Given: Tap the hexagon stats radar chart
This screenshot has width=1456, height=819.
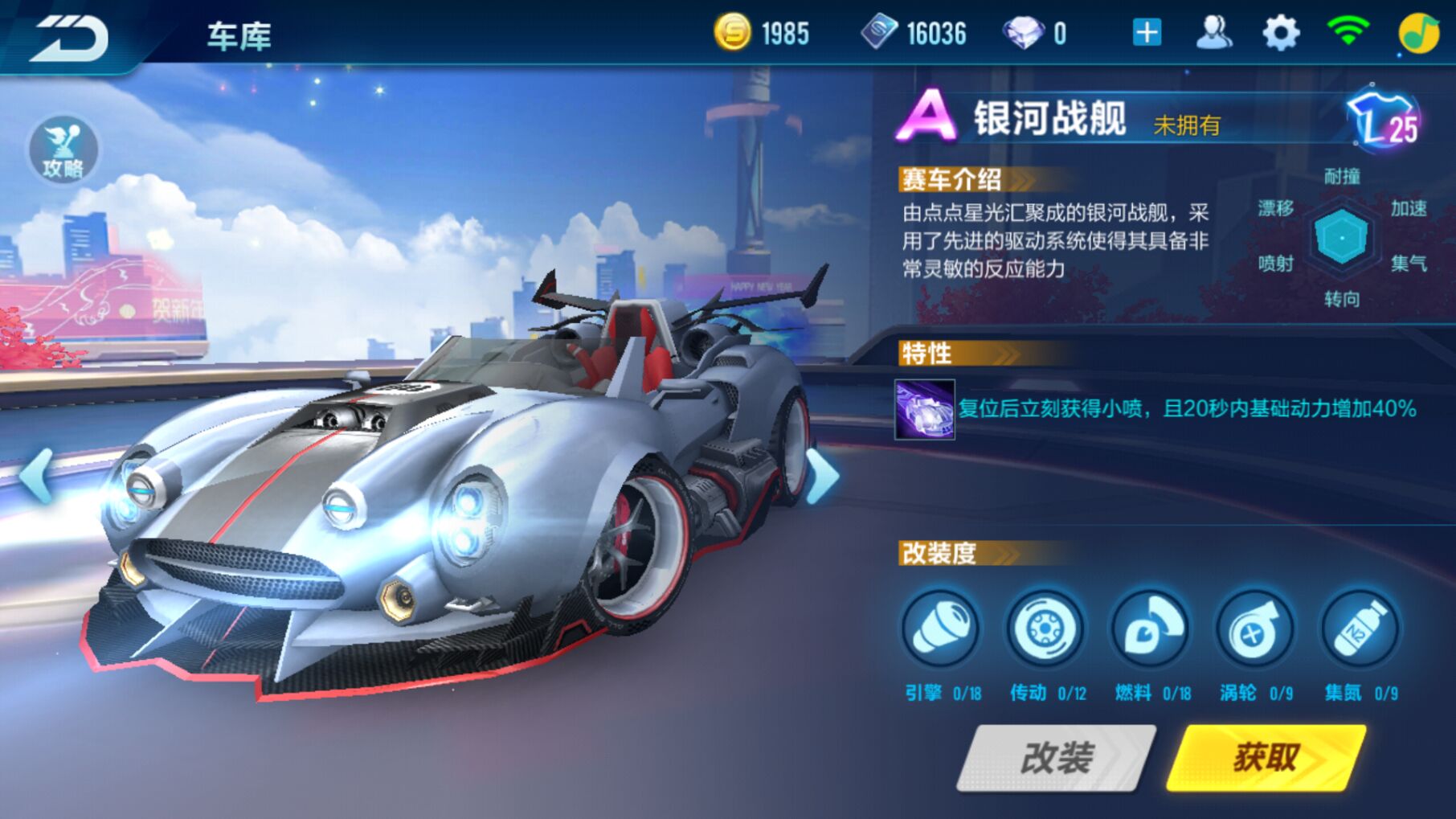Looking at the screenshot, I should click(1341, 237).
